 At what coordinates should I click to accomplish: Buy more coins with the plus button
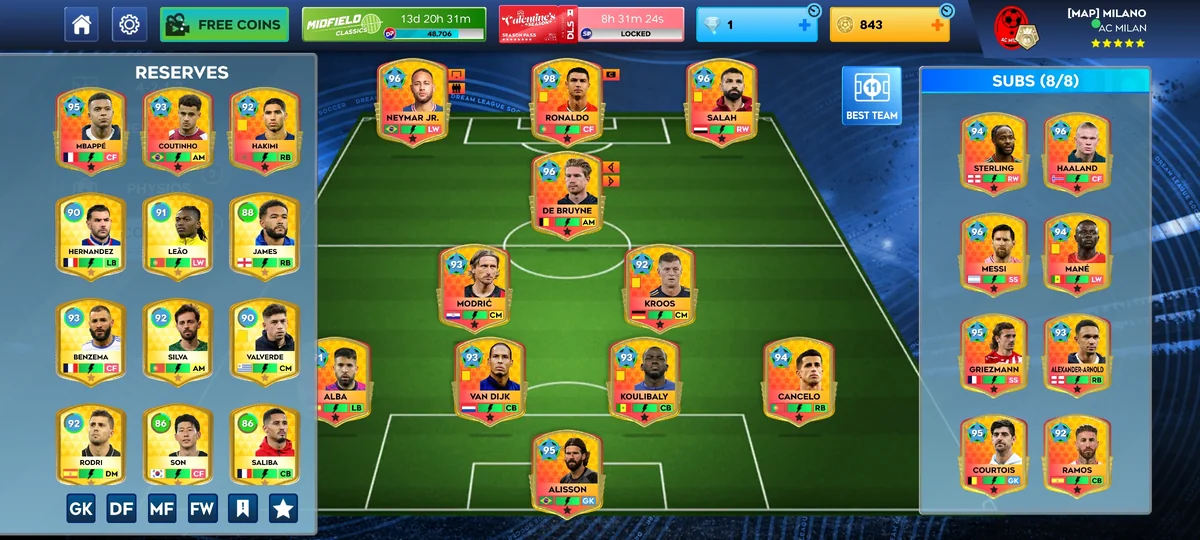(937, 25)
